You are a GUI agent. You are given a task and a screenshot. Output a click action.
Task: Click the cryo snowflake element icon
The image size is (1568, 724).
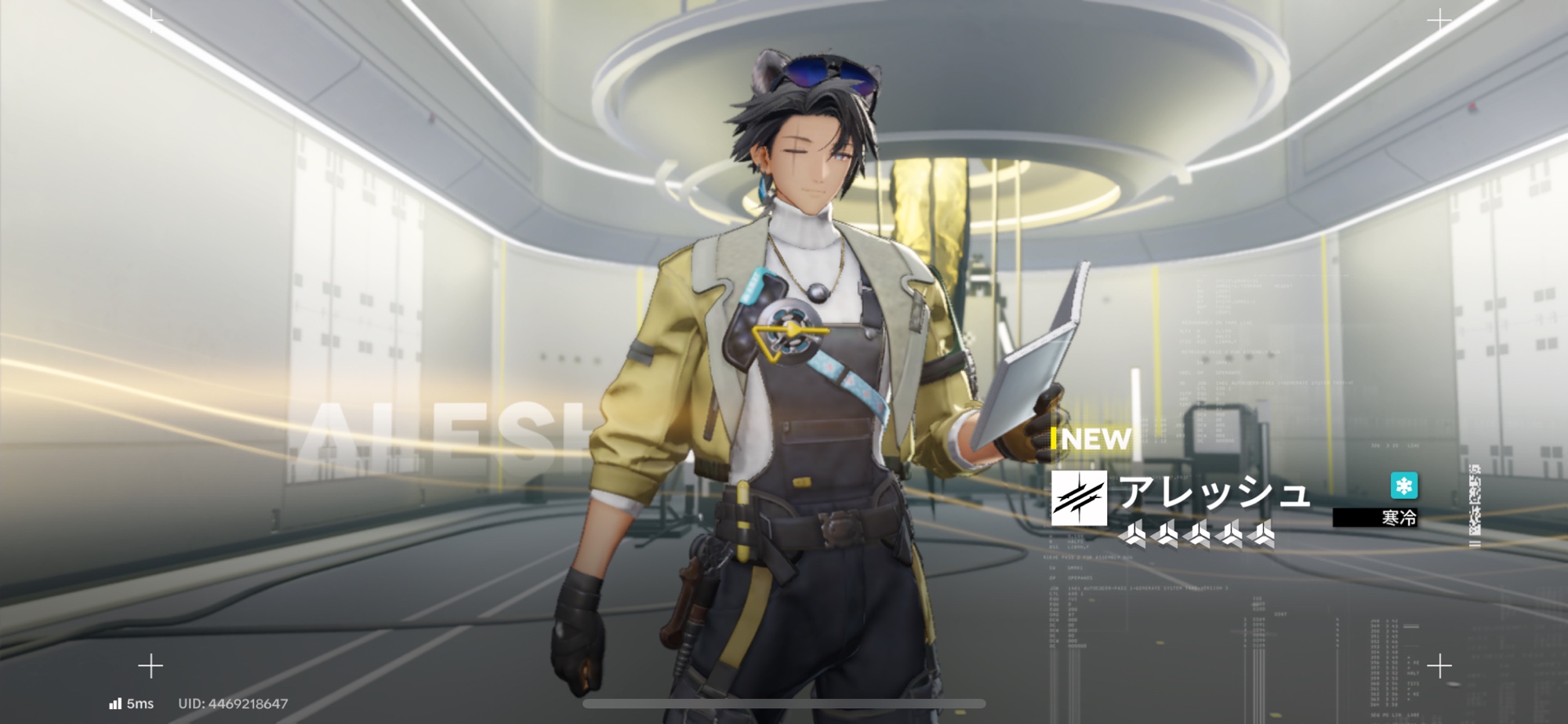tap(1403, 486)
